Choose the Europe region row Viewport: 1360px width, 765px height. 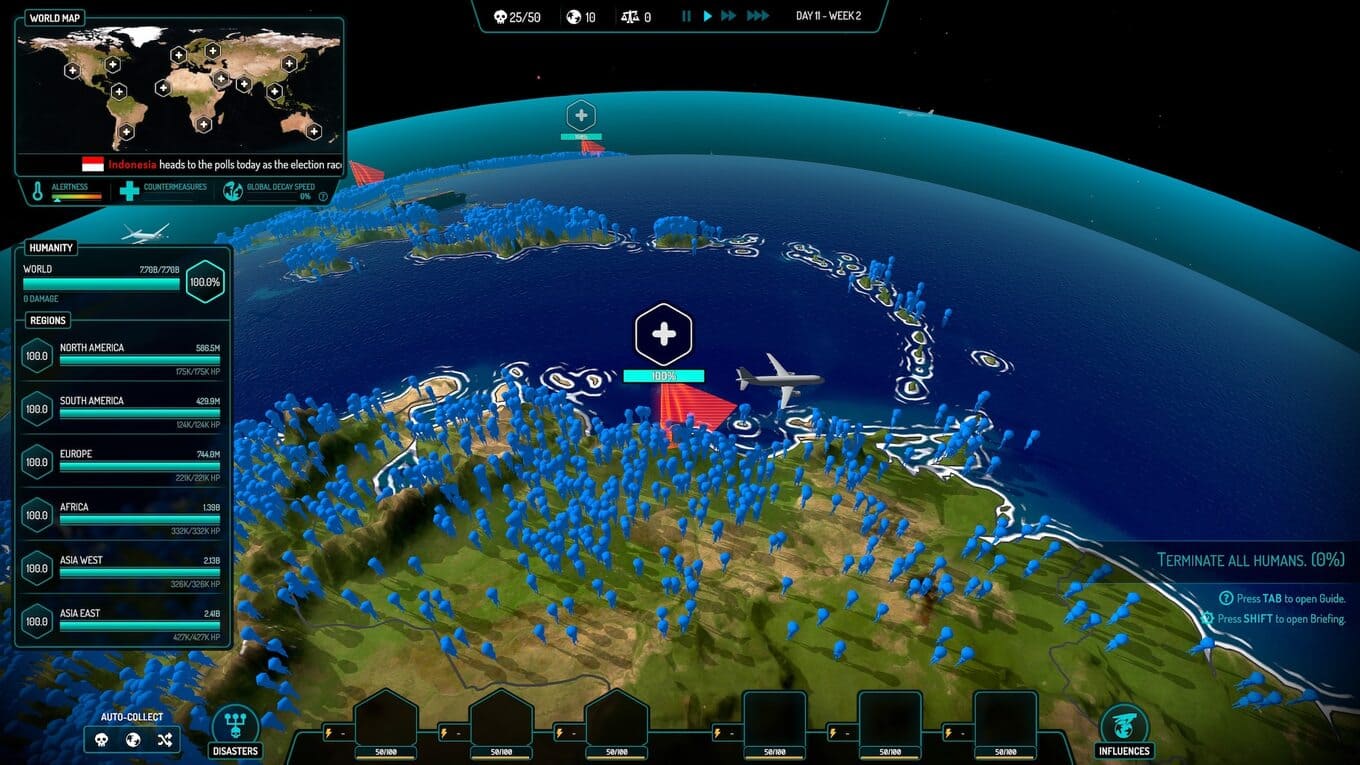point(125,461)
